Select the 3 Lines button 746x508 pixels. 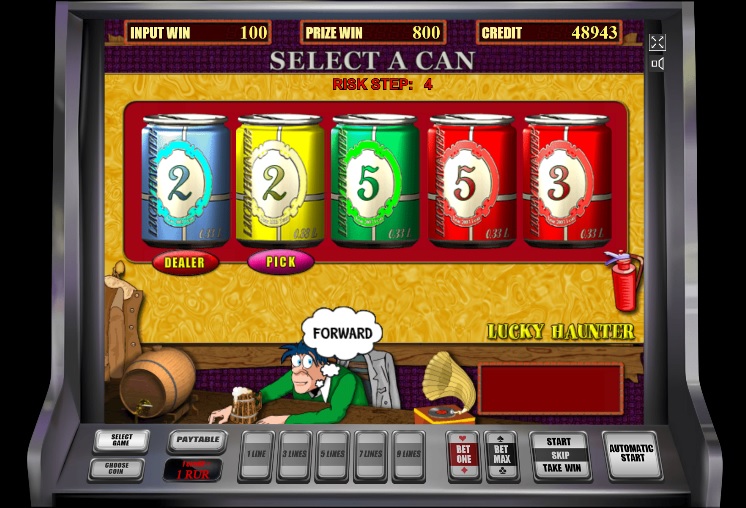(295, 455)
